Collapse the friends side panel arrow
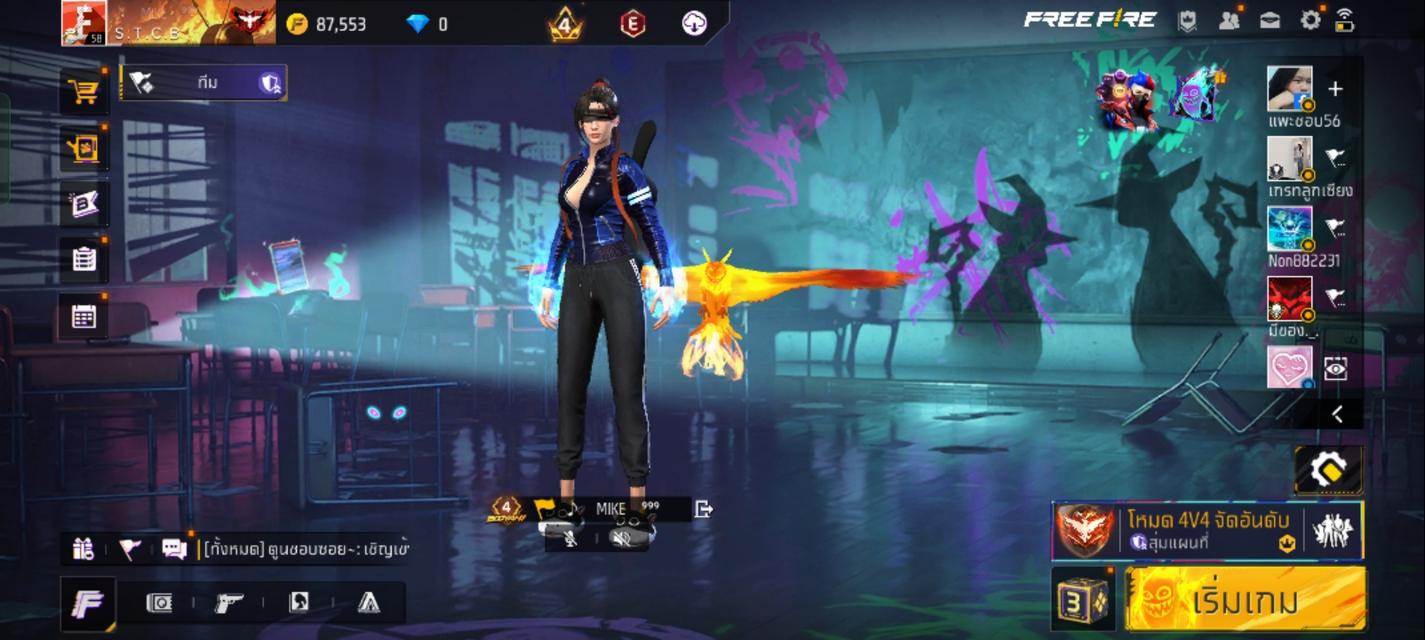Viewport: 1425px width, 640px height. point(1337,414)
